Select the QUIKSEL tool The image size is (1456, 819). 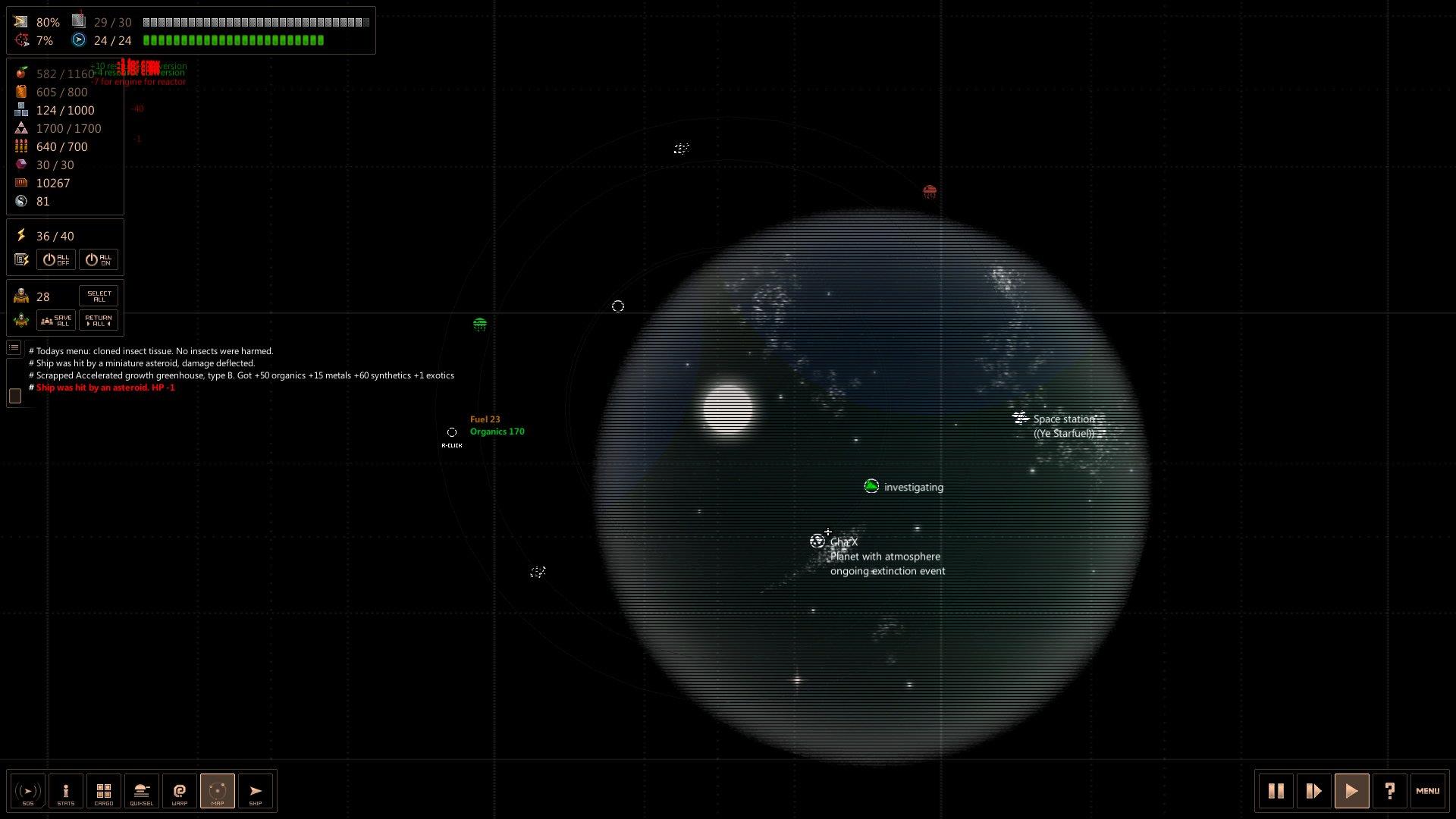coord(142,791)
